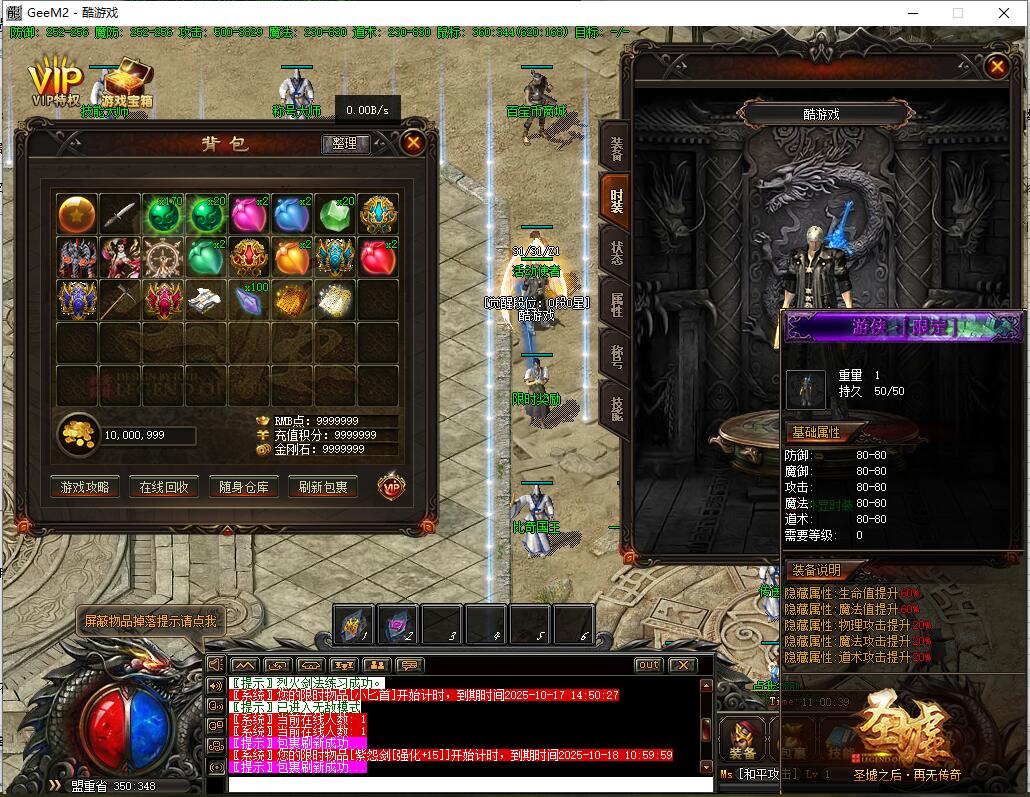Show the 称号 titles tab
Viewport: 1030px width, 797px height.
pos(615,351)
